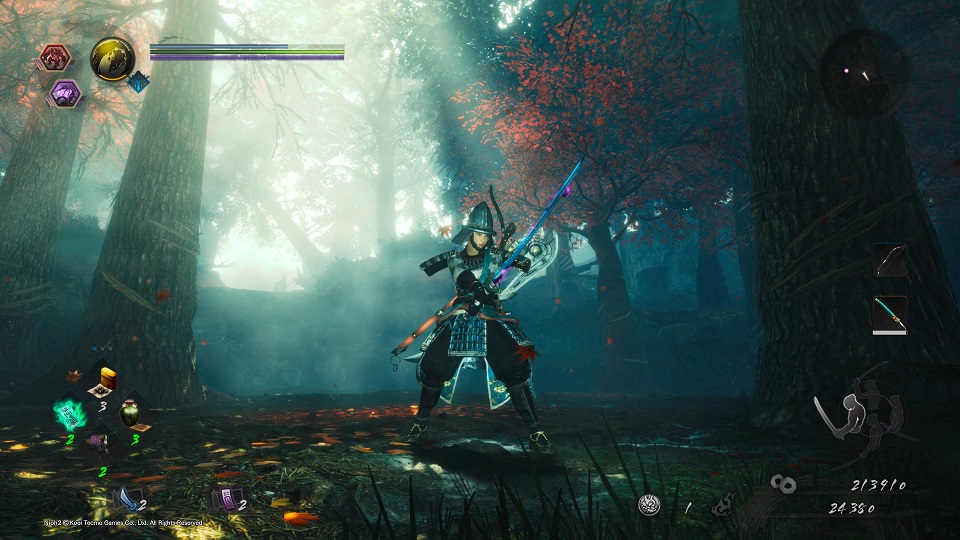Select the bow ranged weapon slot
960x540 pixels.
click(x=890, y=261)
